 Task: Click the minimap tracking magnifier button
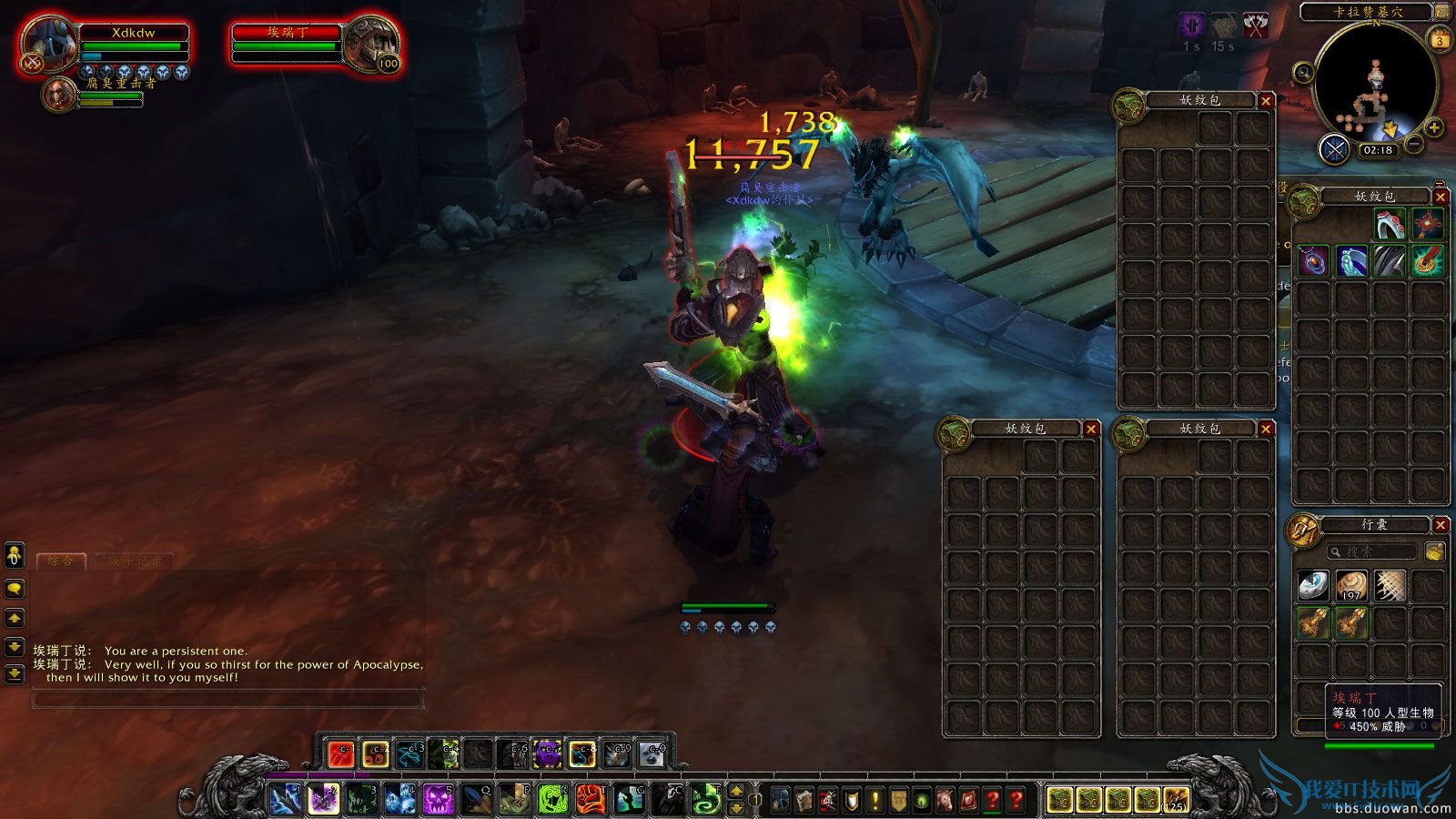click(1303, 73)
